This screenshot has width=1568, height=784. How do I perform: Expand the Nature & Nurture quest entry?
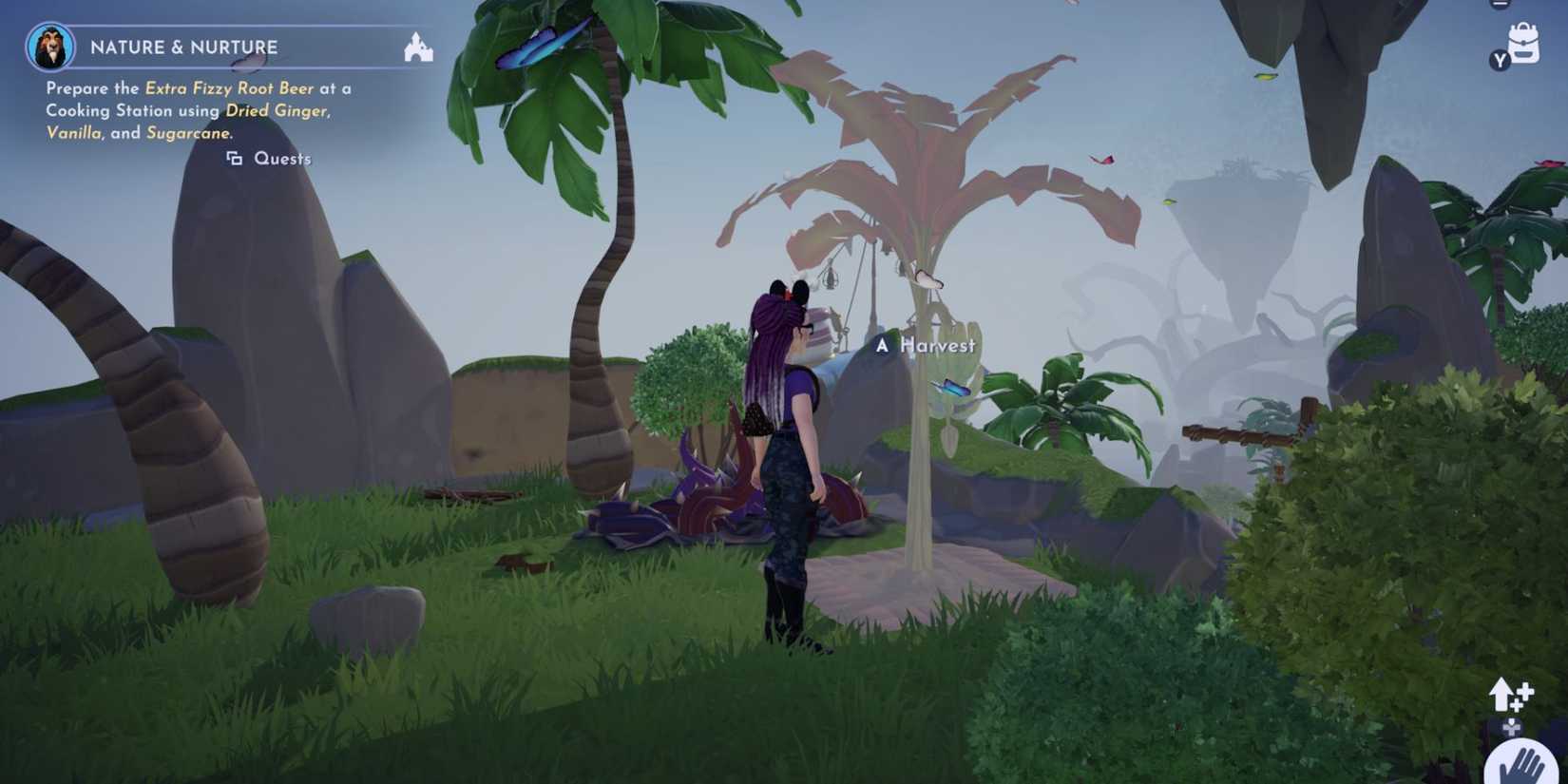pos(183,47)
